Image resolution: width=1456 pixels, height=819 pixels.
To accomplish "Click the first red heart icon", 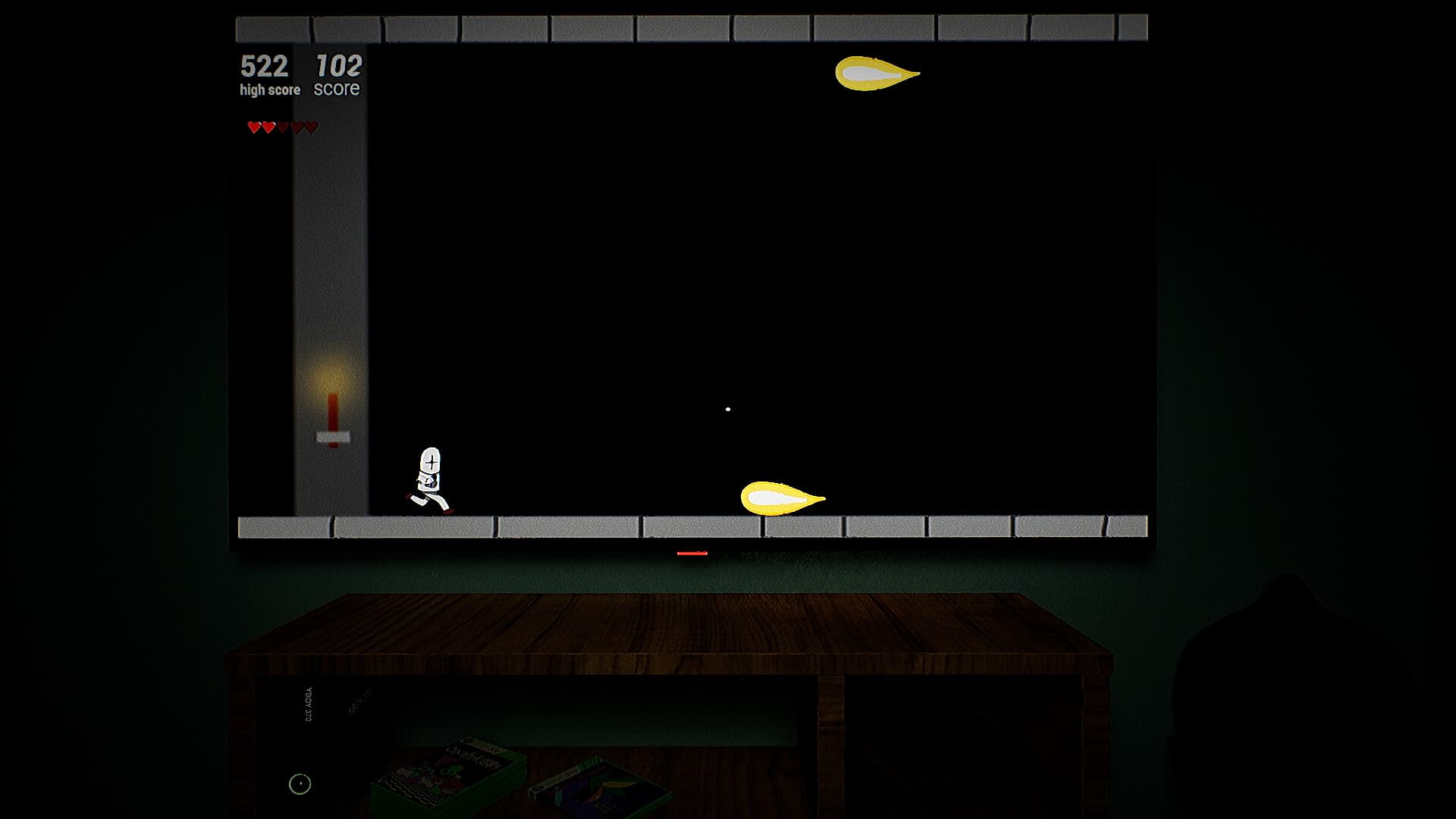I will [x=253, y=127].
